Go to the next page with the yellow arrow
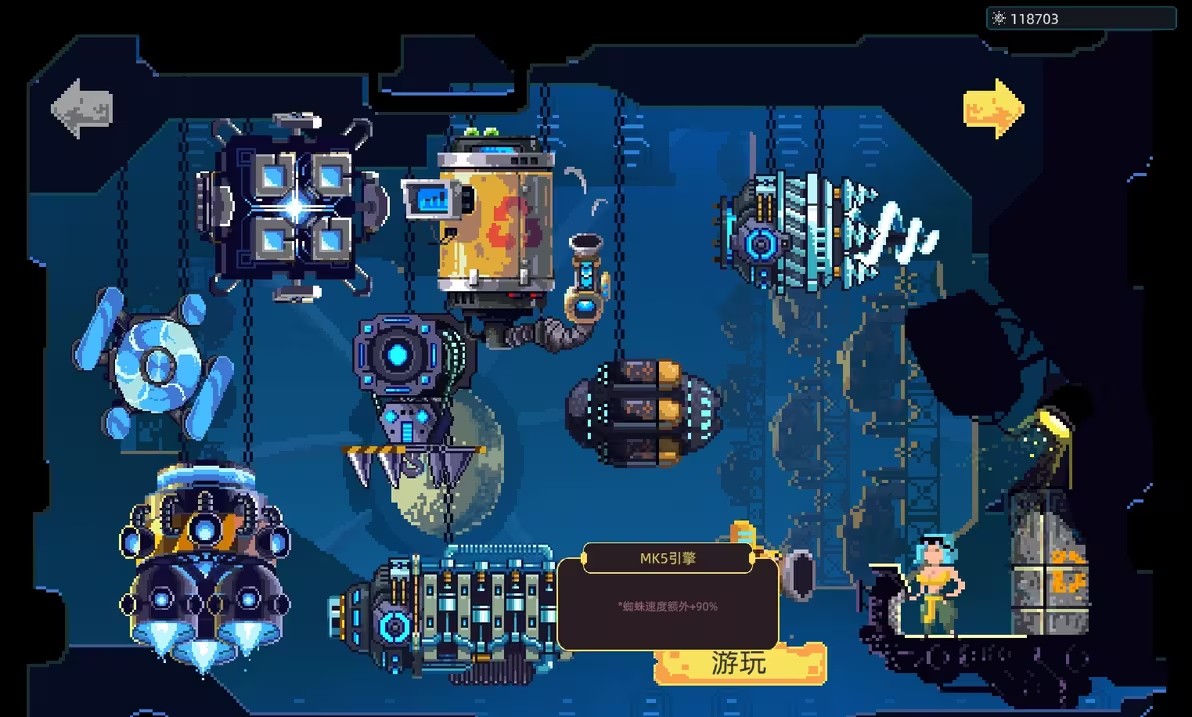Viewport: 1192px width, 717px height. 994,108
